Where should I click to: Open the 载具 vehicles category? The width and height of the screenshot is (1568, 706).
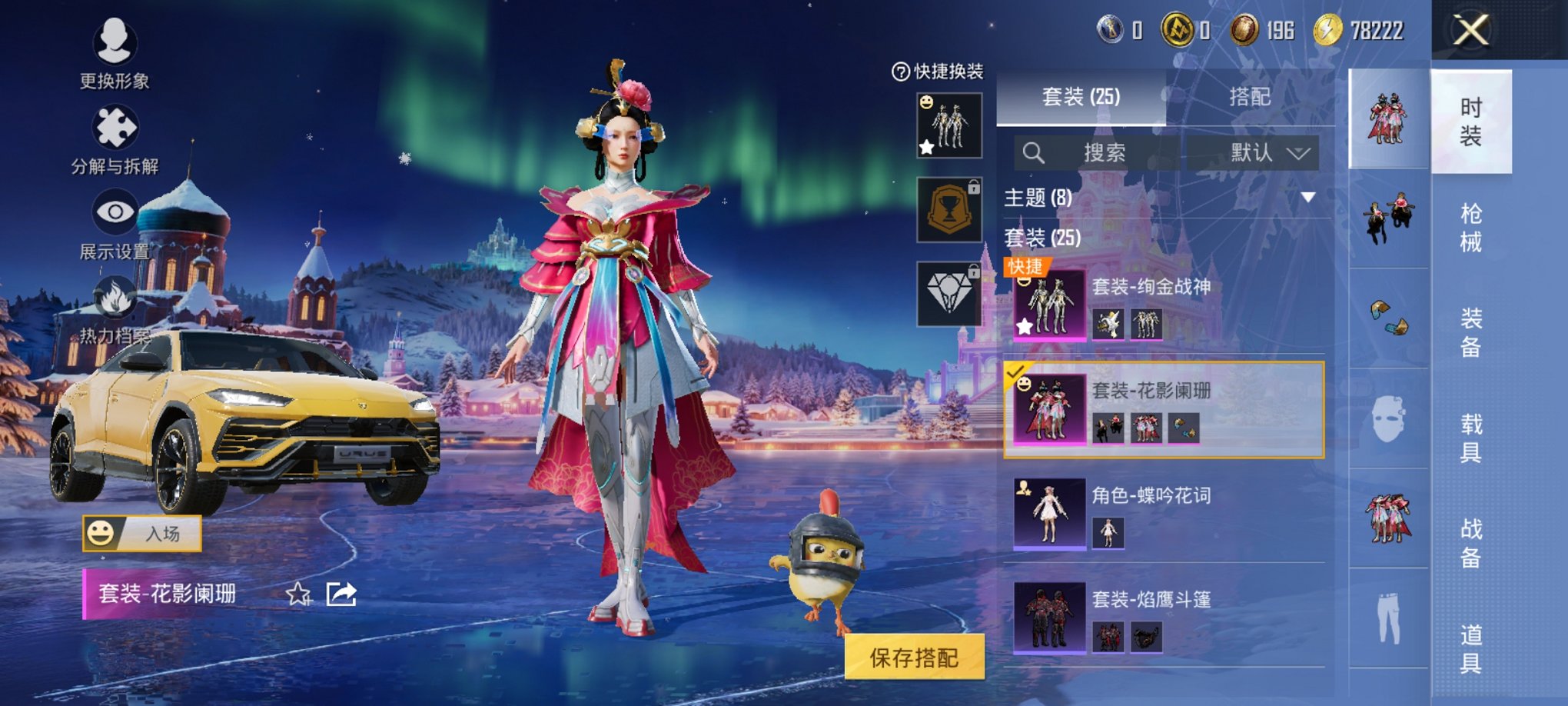pos(1470,438)
